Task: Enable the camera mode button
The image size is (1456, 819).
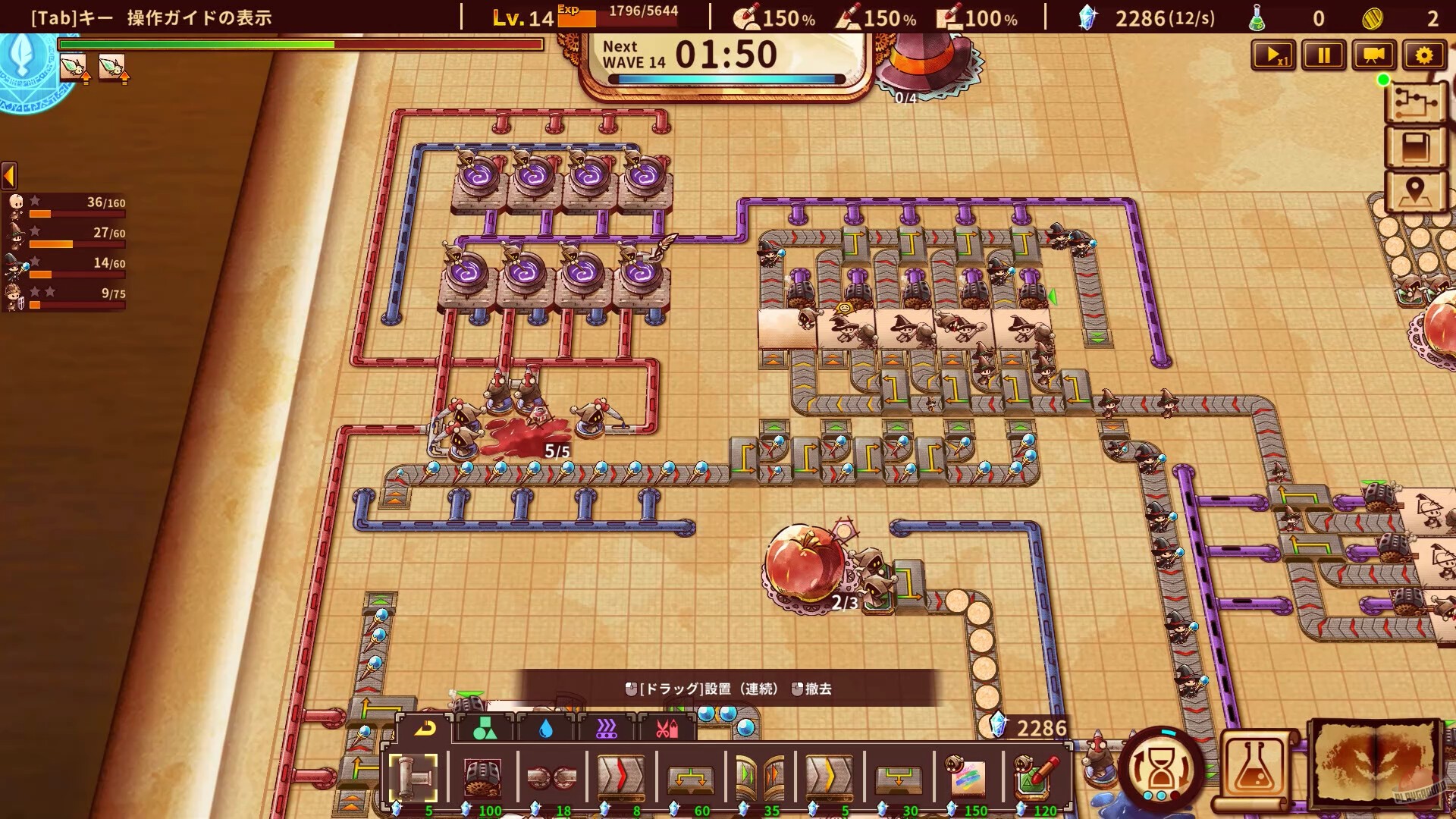Action: point(1373,55)
